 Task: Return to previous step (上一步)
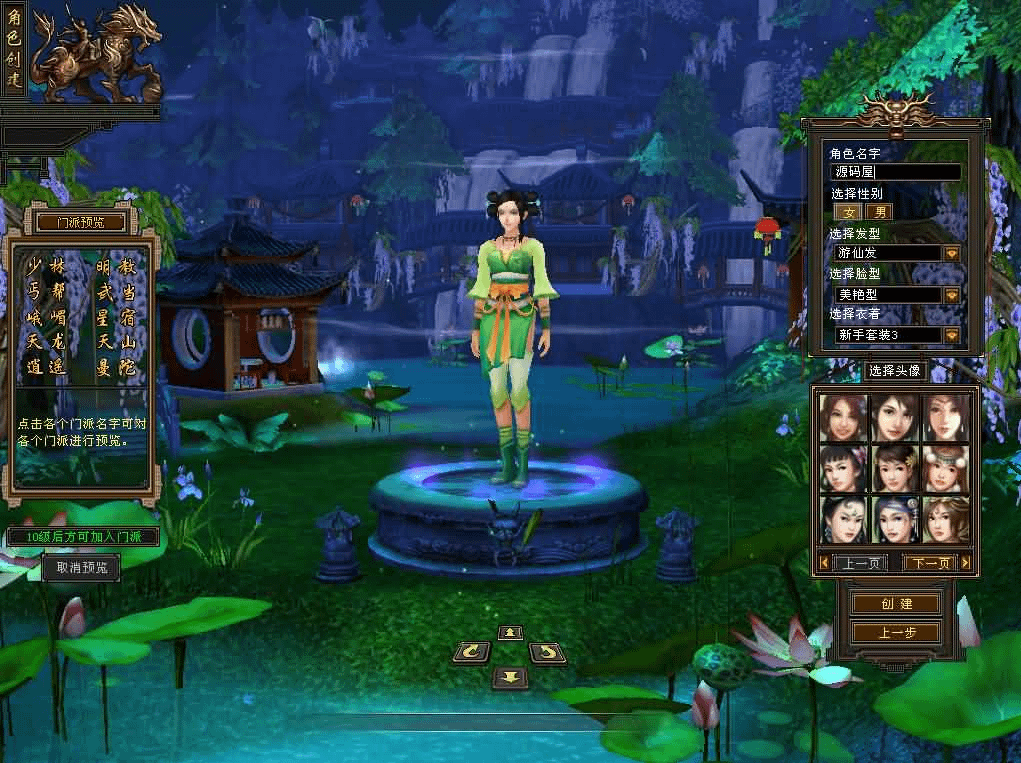[x=896, y=633]
